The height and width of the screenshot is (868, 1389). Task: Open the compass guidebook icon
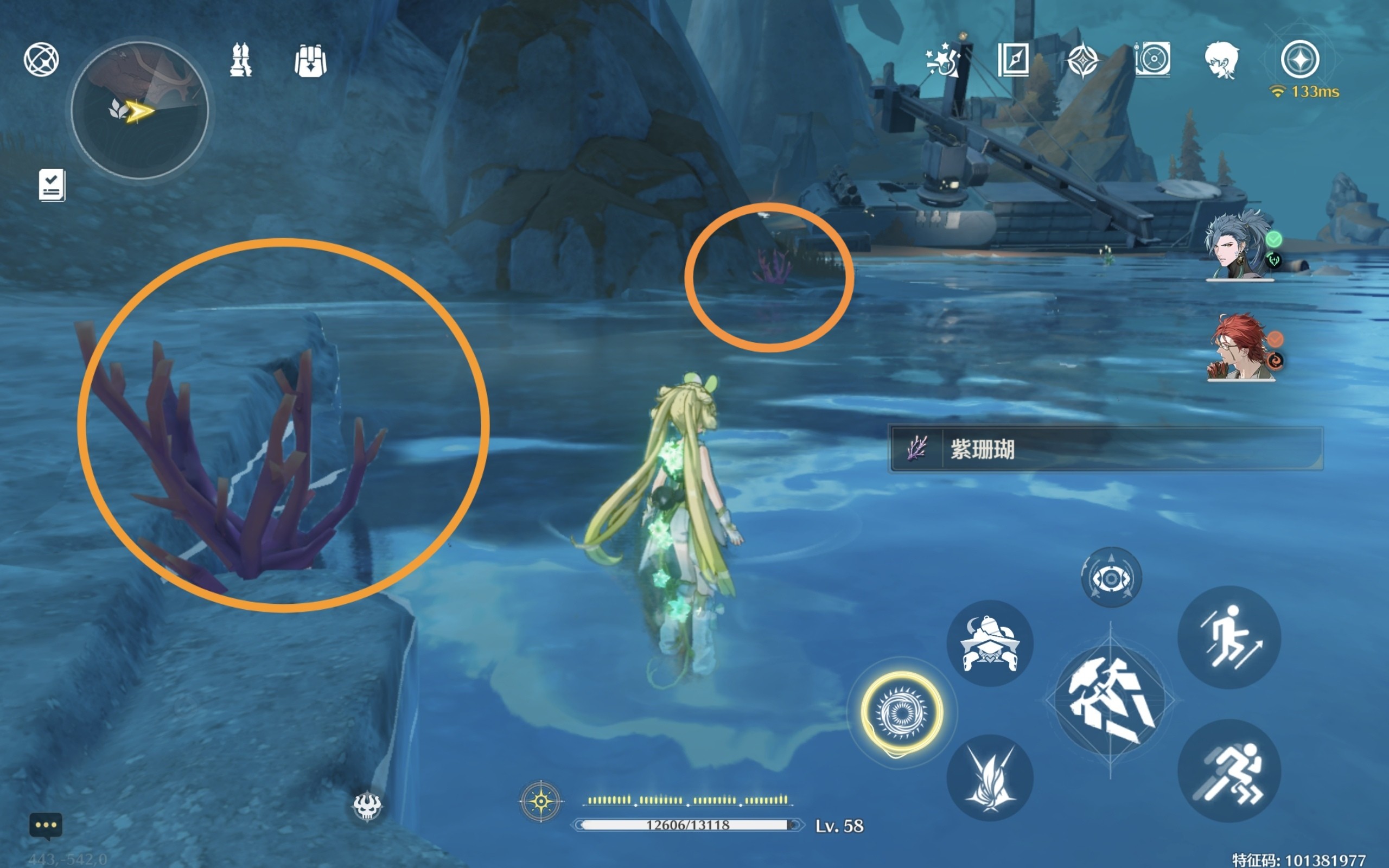point(1013,59)
